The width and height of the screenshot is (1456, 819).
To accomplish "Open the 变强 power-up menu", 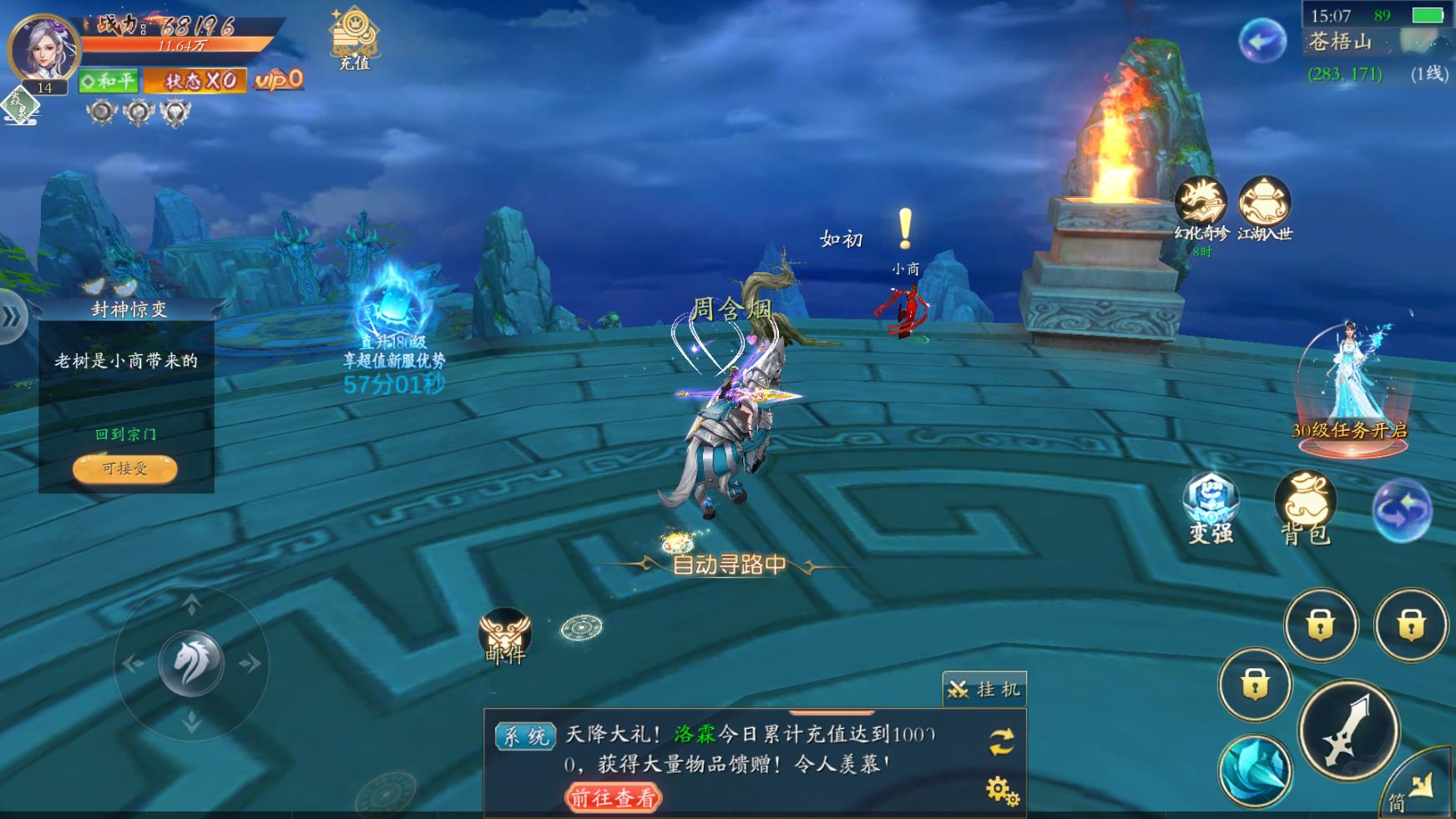I will click(x=1211, y=505).
